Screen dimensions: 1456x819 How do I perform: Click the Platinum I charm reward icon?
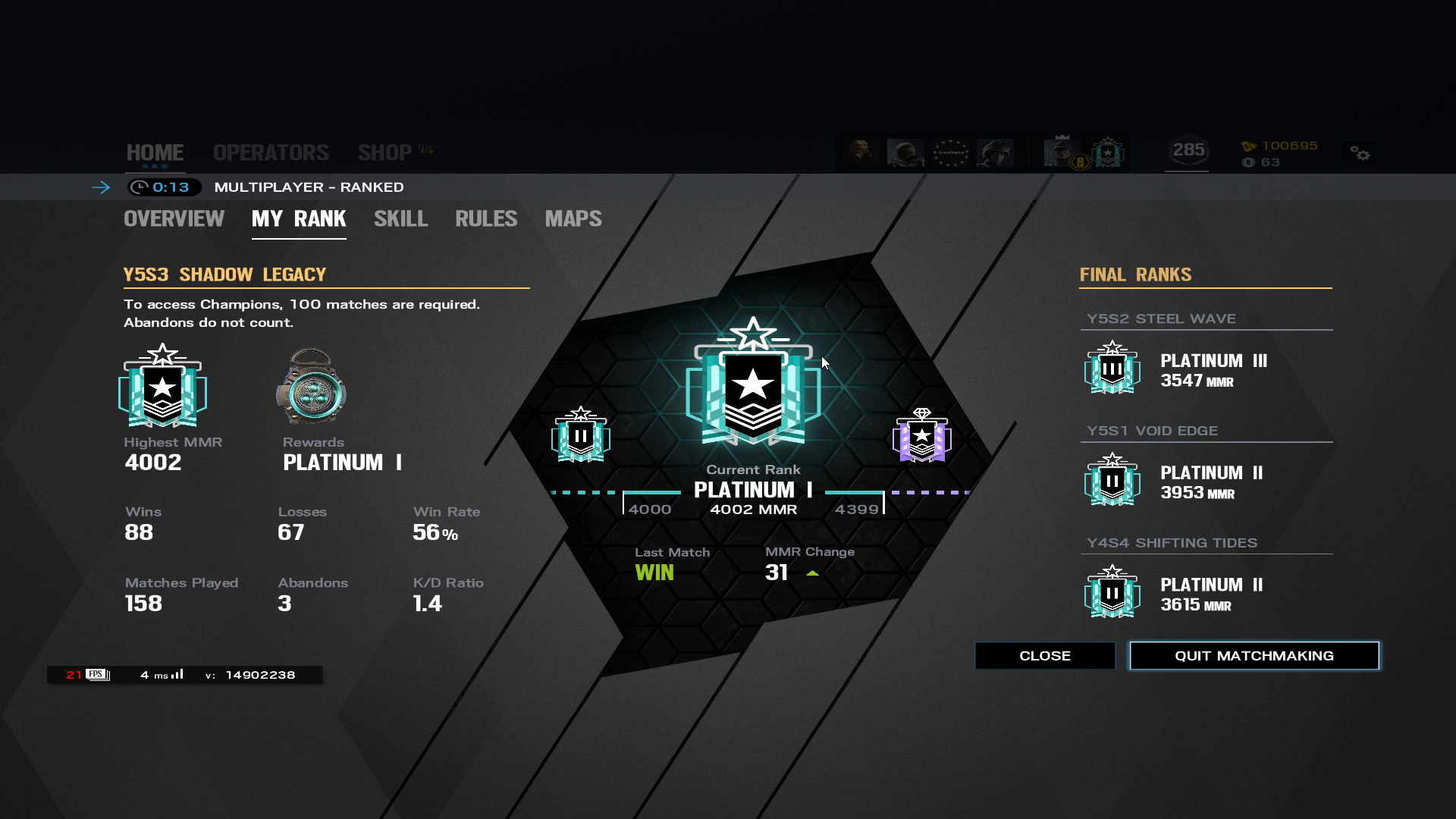pos(311,387)
